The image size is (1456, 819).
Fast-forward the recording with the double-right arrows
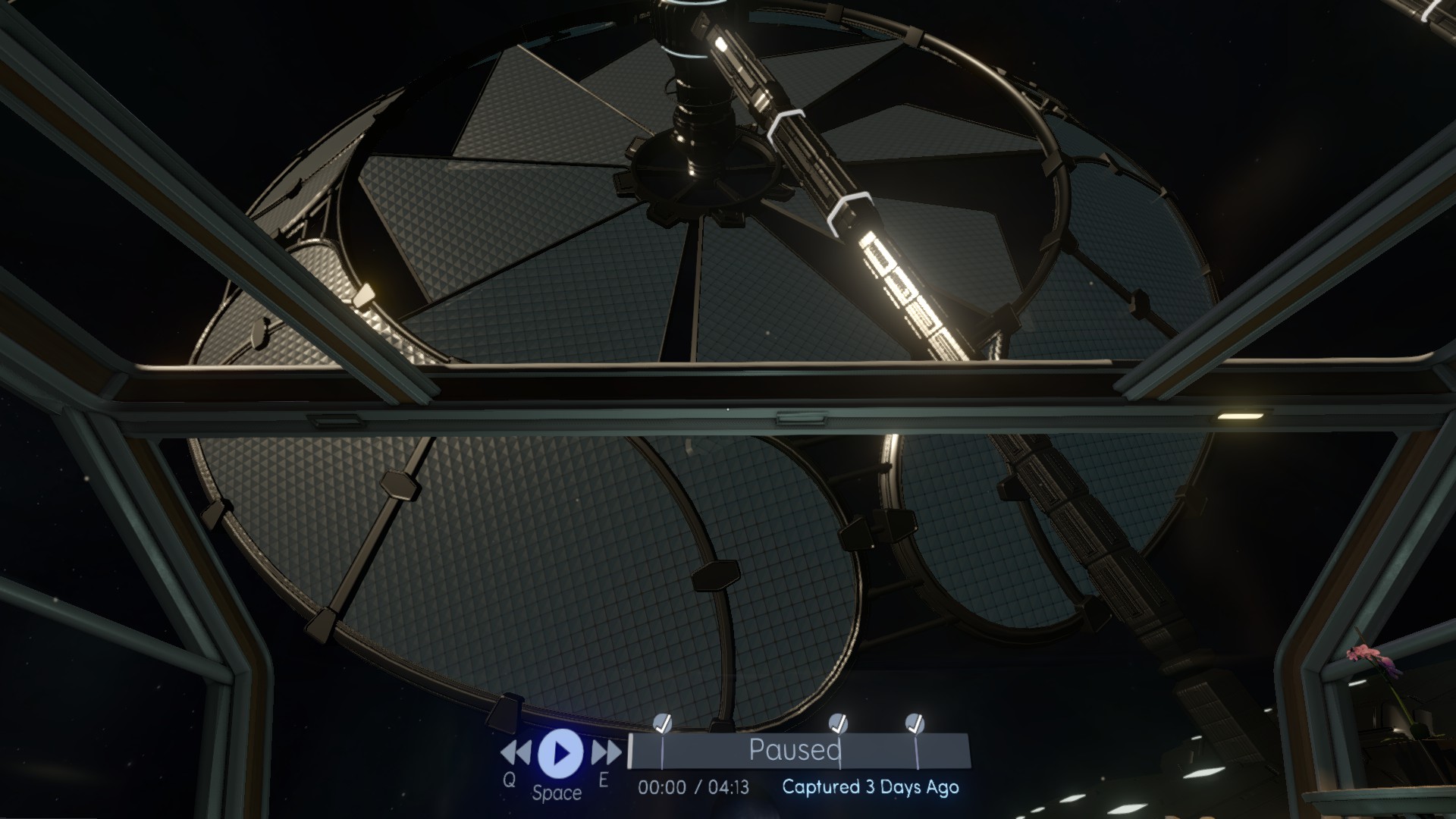coord(606,752)
